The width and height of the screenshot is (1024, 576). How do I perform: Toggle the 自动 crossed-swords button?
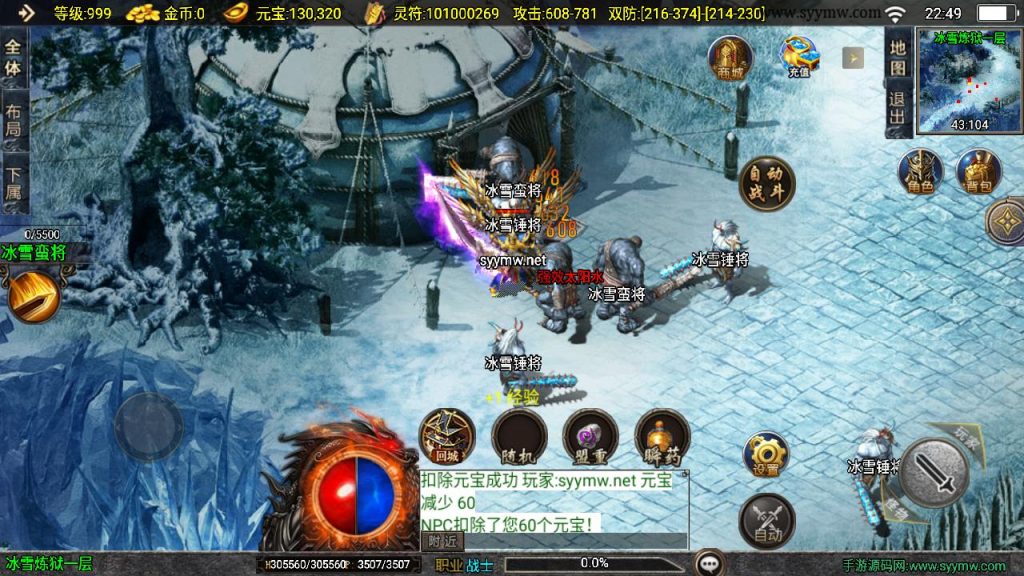tap(767, 520)
